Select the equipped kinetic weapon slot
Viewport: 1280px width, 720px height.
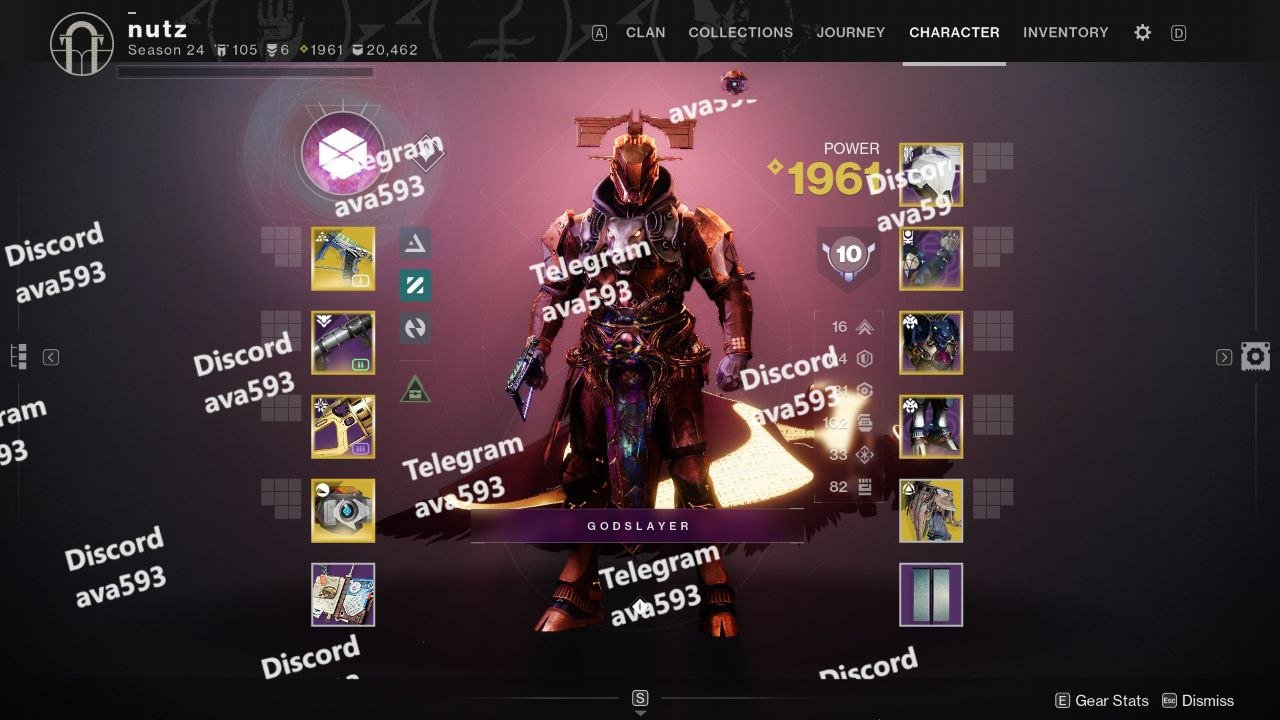[343, 258]
